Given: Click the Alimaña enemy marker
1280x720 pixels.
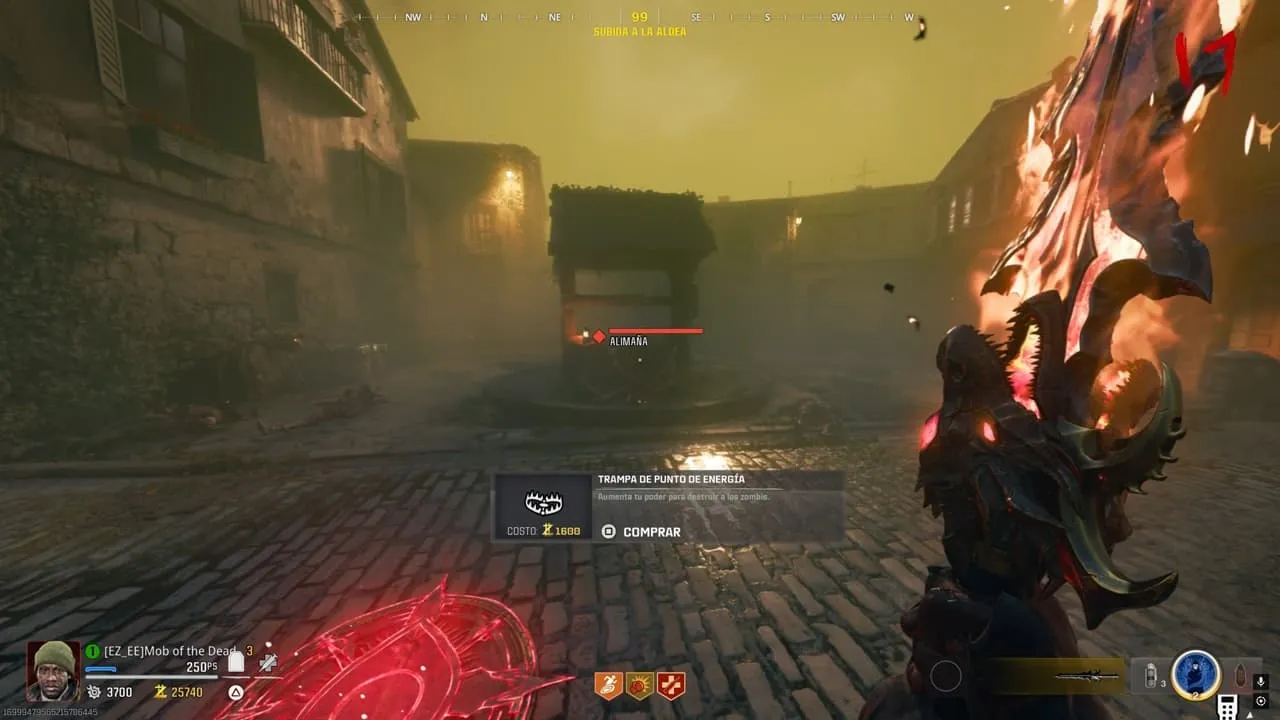Looking at the screenshot, I should [598, 336].
